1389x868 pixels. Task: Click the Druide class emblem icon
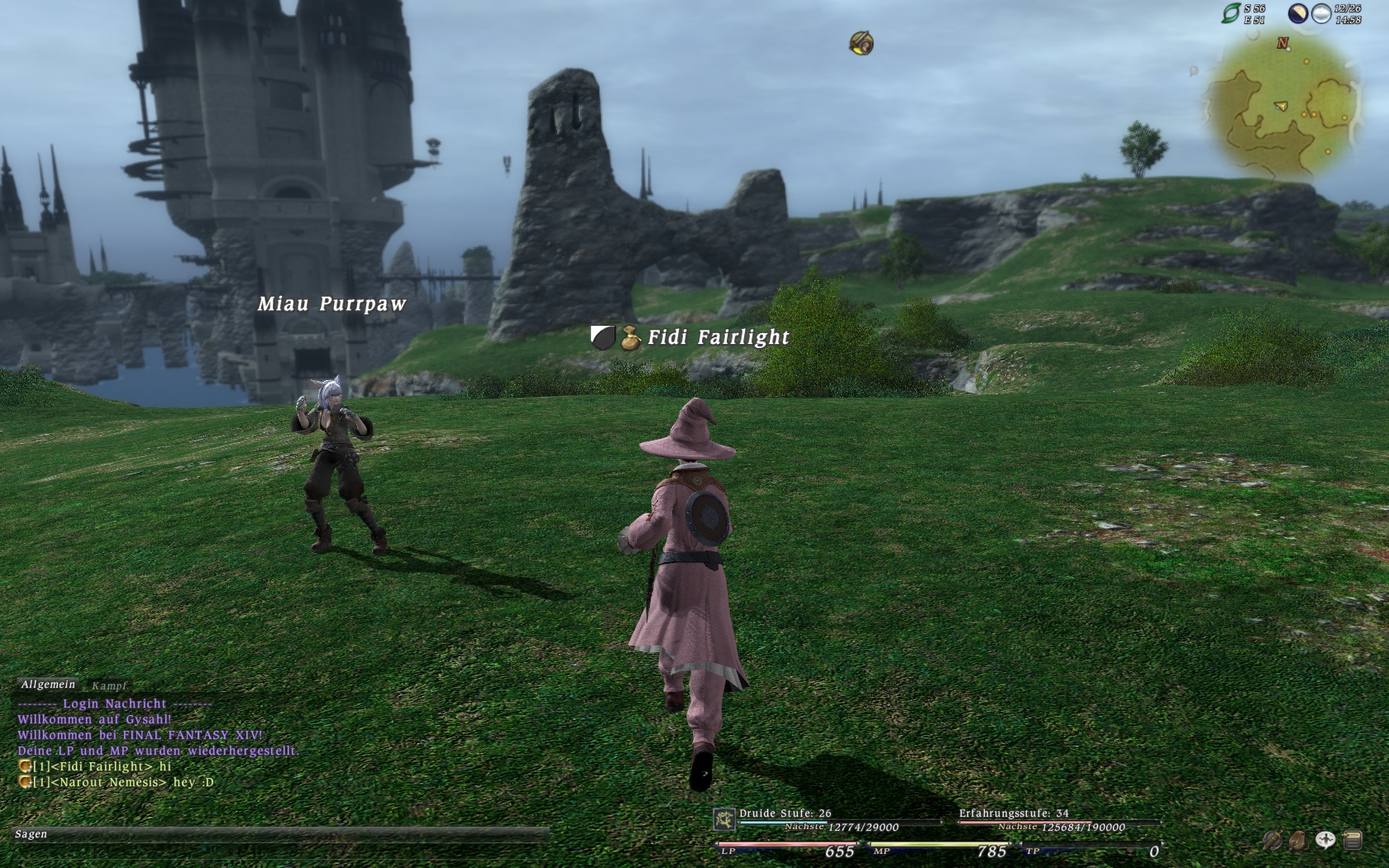tap(724, 819)
